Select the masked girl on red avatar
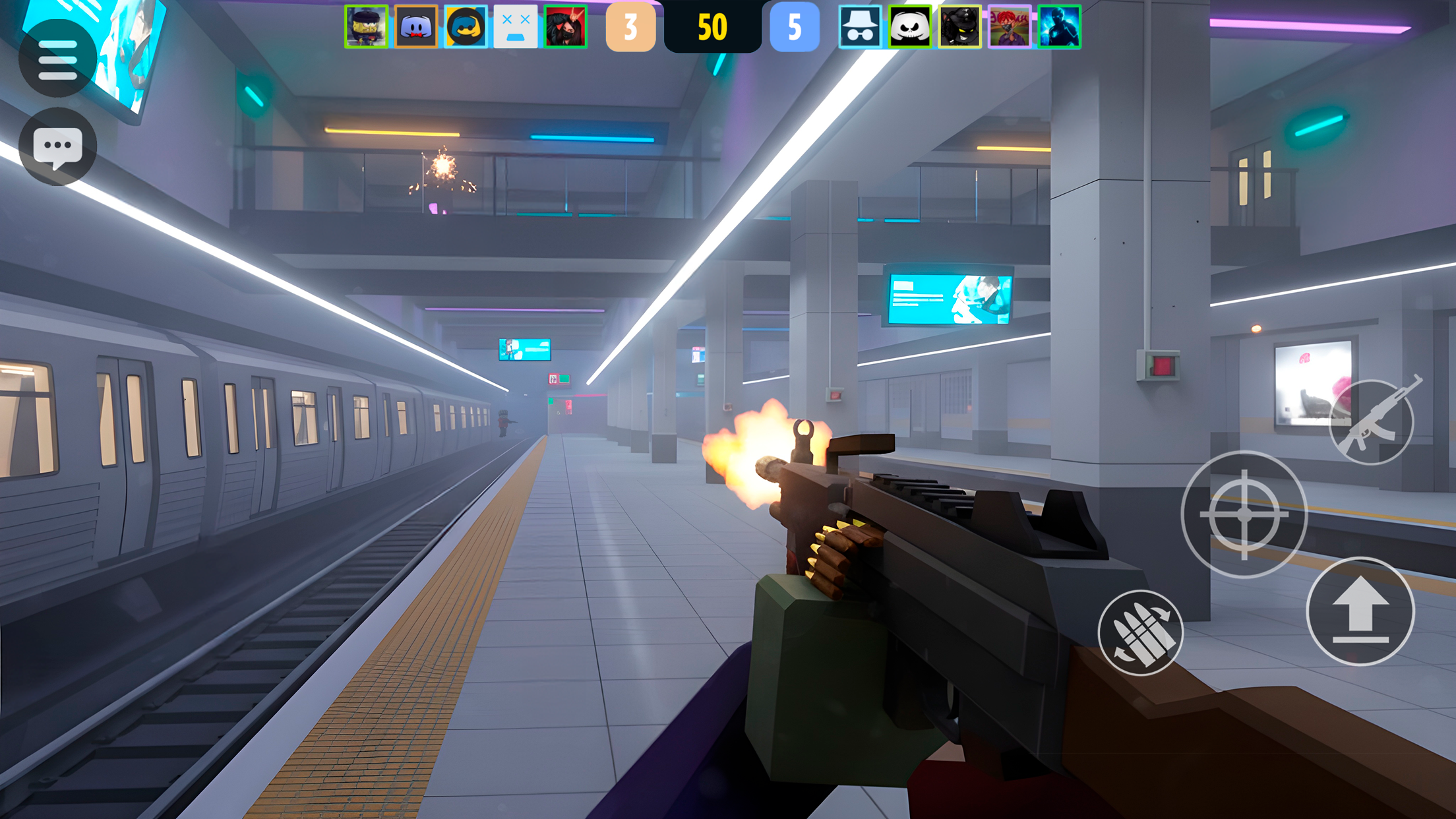The width and height of the screenshot is (1456, 819). [565, 27]
